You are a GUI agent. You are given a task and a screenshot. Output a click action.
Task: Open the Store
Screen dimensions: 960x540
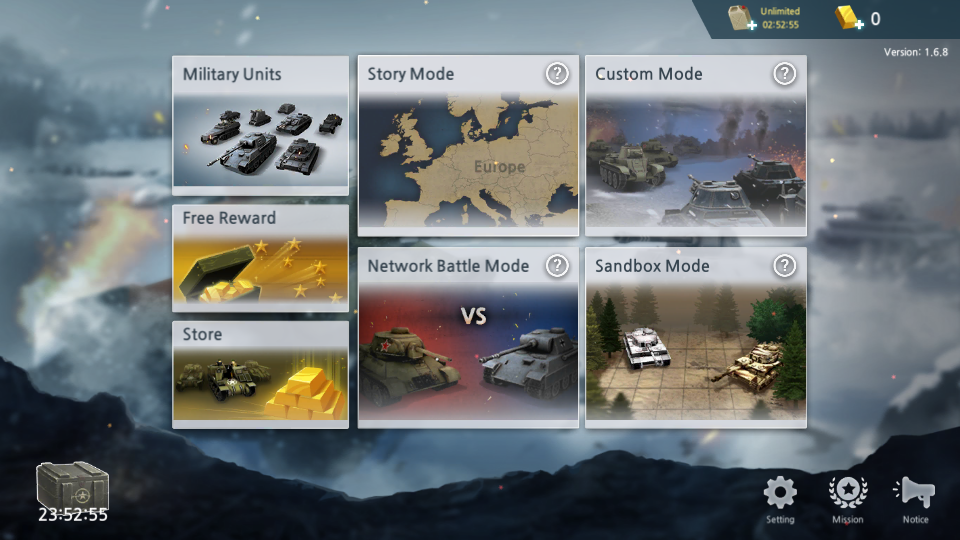260,374
